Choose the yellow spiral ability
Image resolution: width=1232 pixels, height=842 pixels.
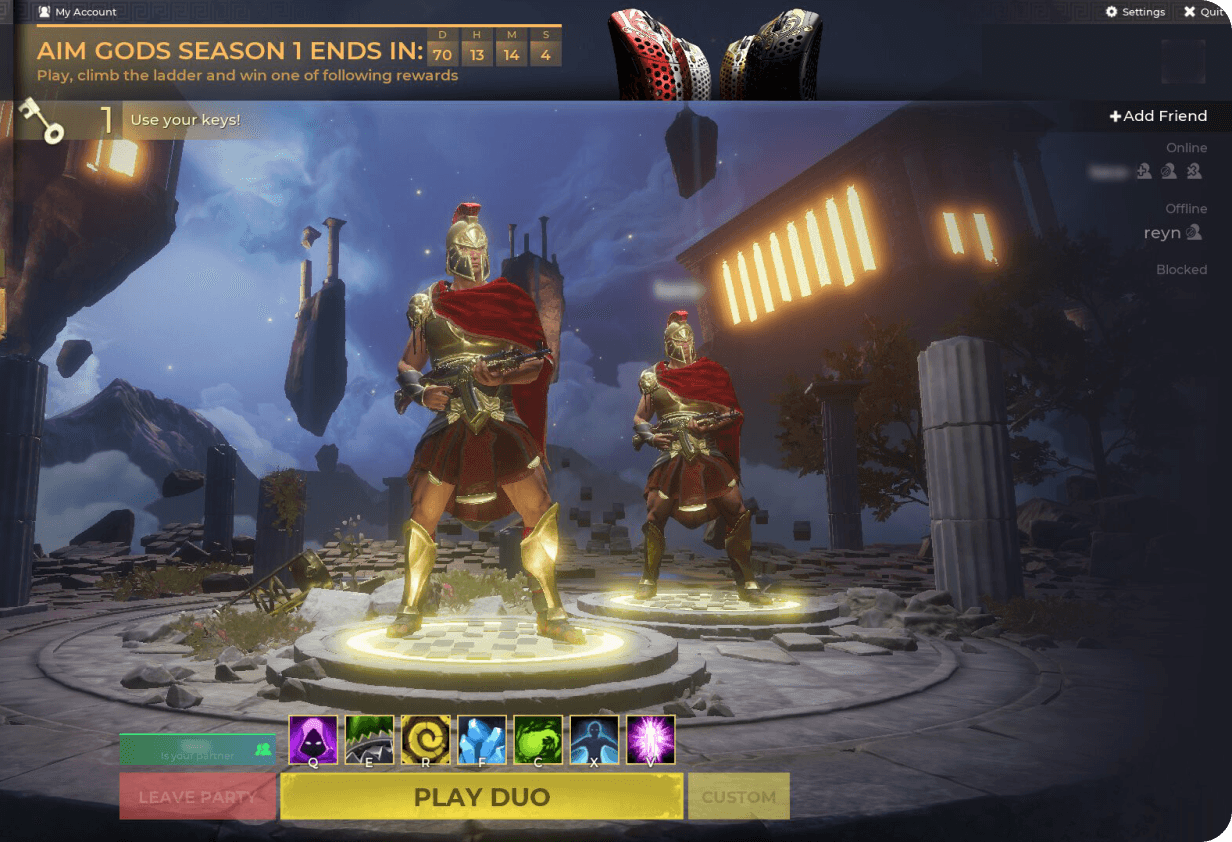[x=426, y=740]
